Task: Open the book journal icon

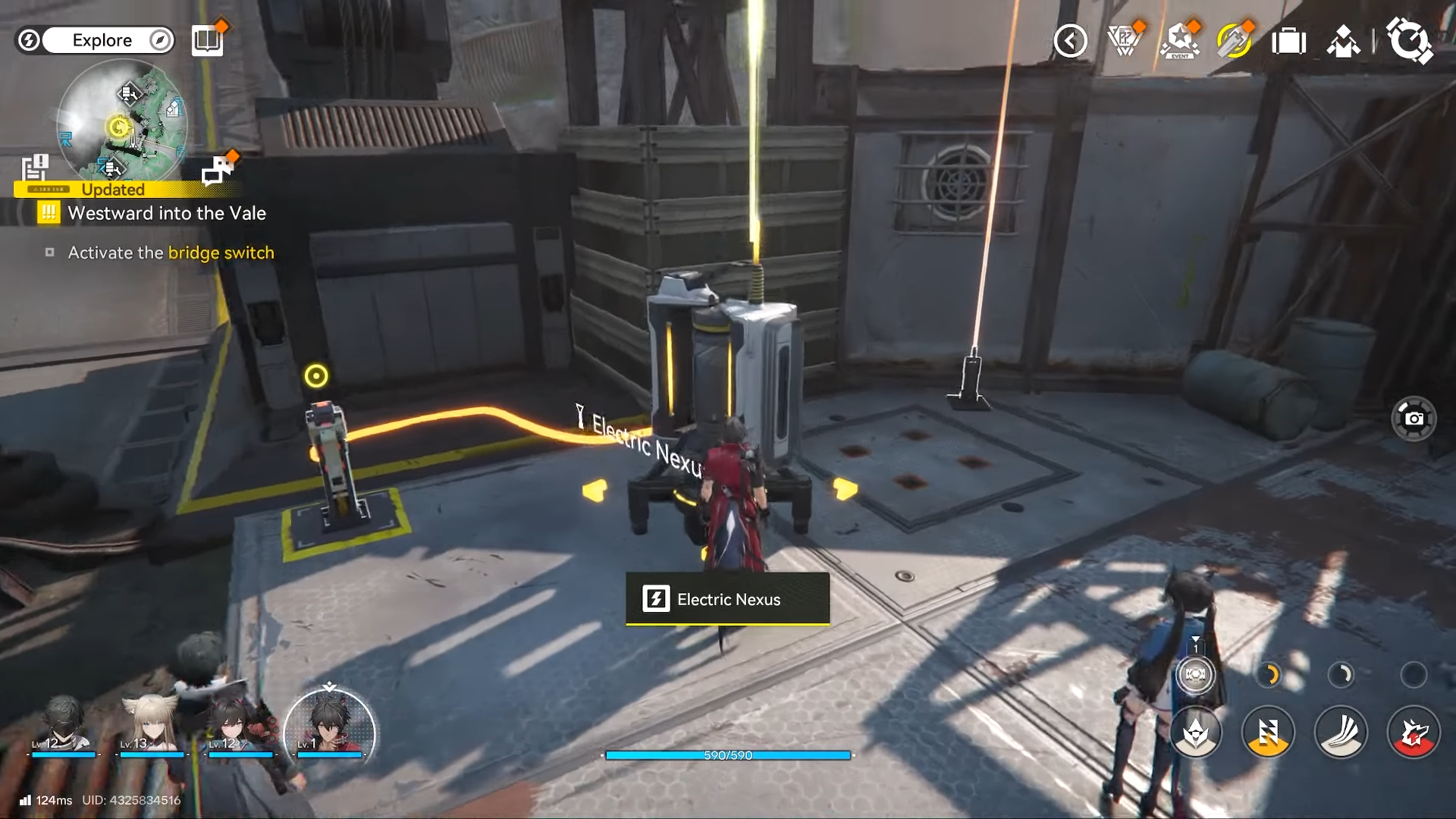Action: pyautogui.click(x=207, y=39)
